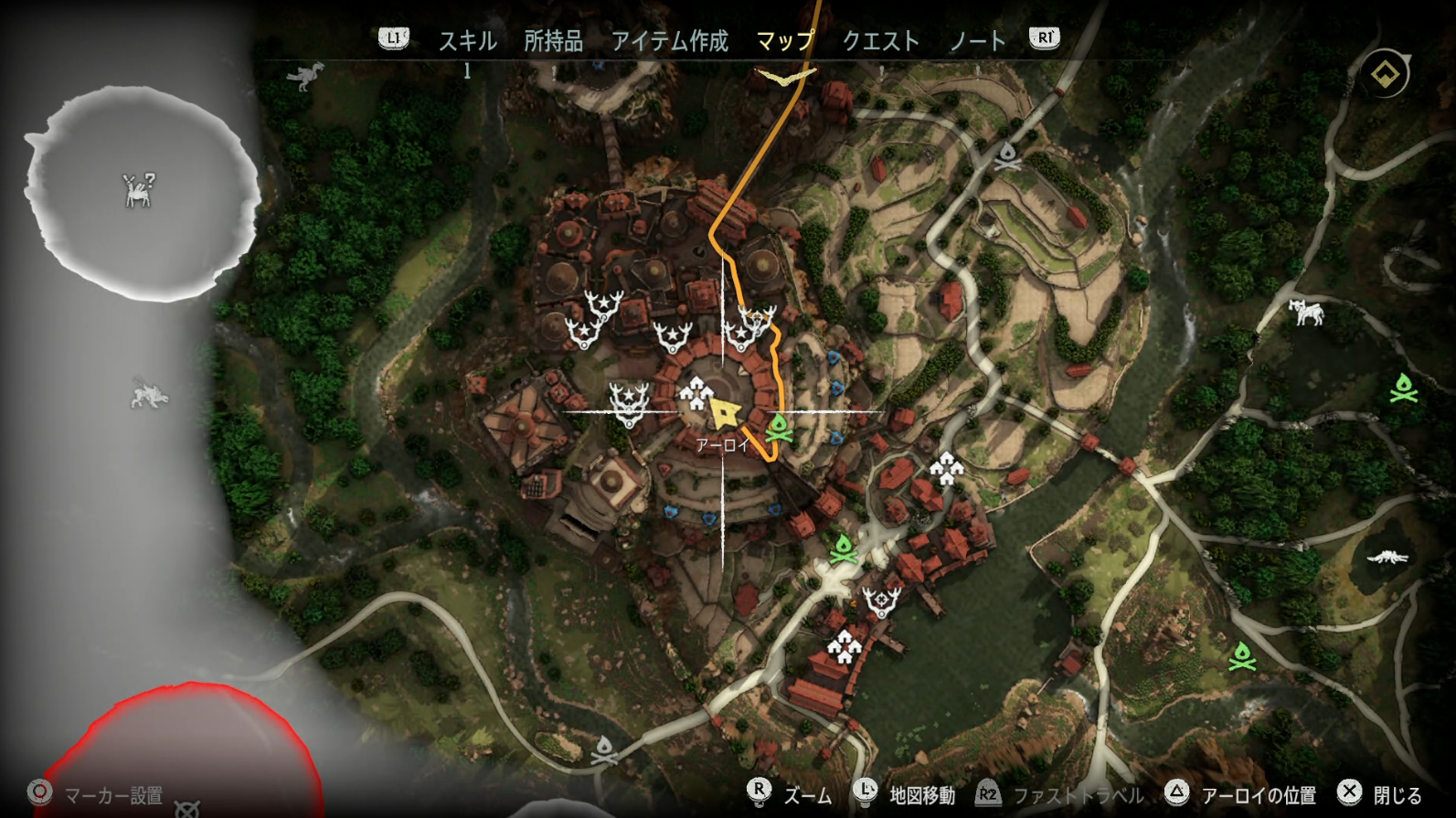Viewport: 1456px width, 818px height.
Task: Click the yellow Aloy player marker
Action: [725, 413]
